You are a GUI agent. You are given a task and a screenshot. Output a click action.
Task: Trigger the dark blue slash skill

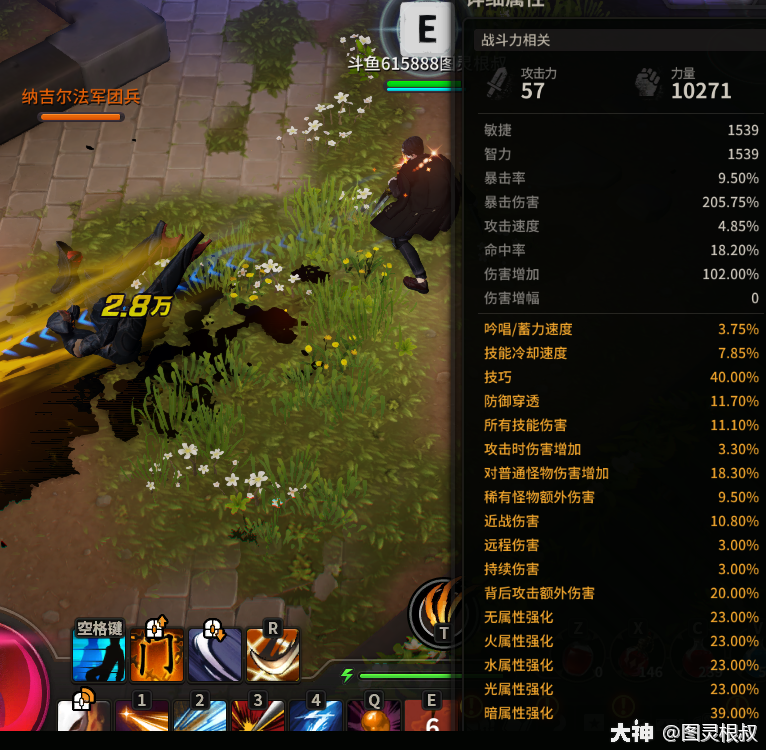[215, 654]
